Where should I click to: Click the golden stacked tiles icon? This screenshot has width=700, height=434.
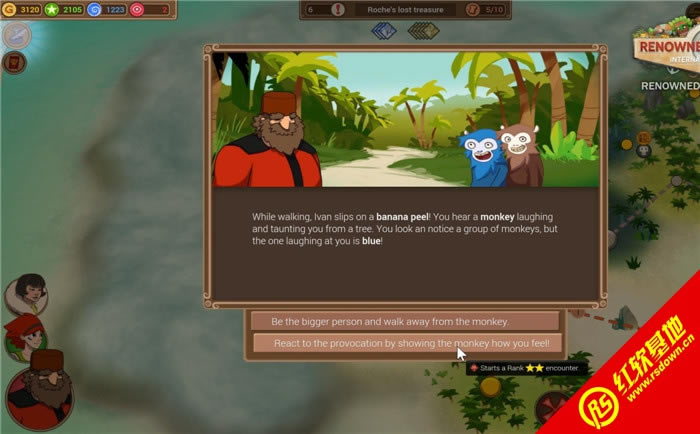(423, 31)
